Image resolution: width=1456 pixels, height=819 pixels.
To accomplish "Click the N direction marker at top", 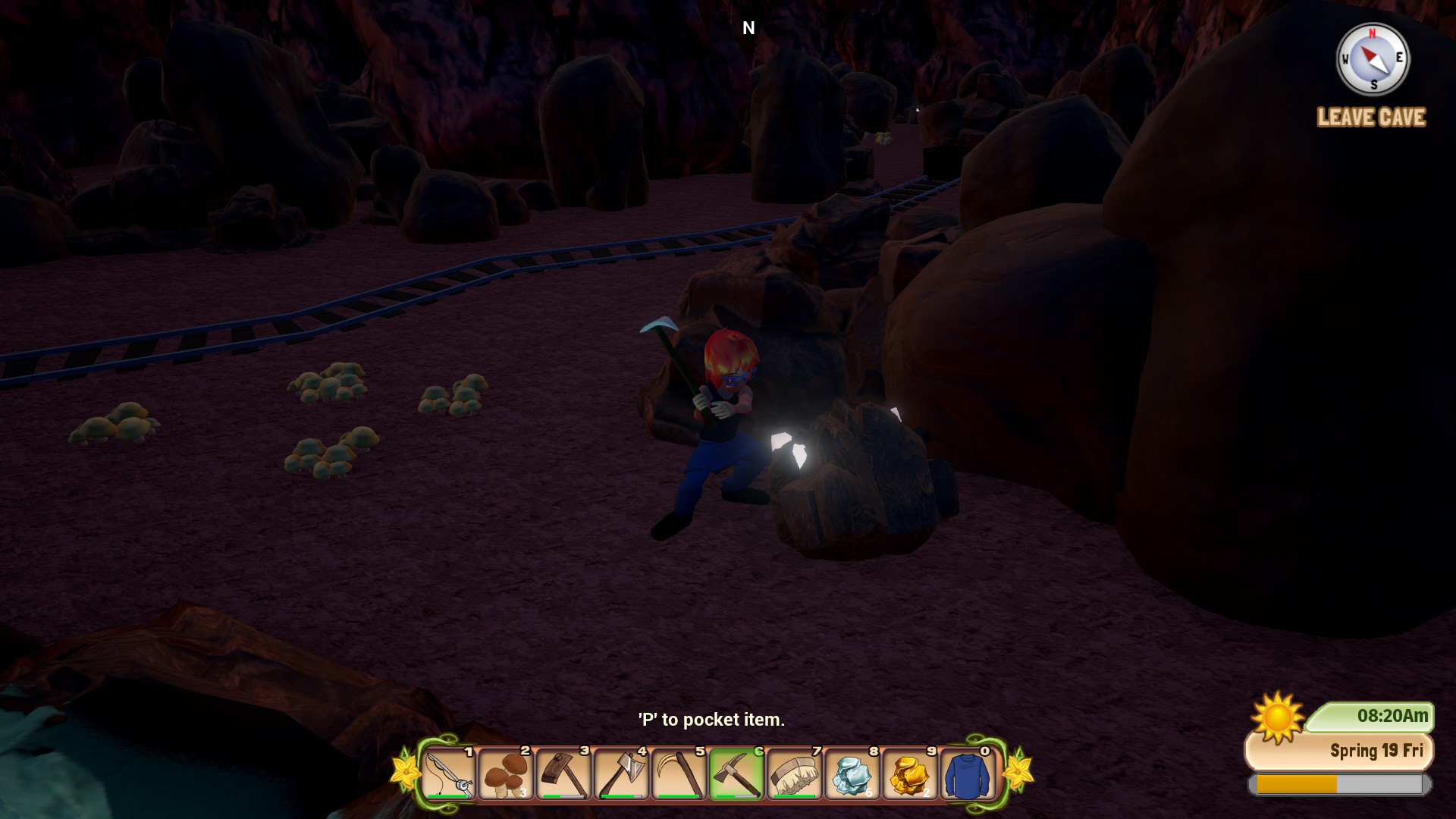I will click(749, 27).
